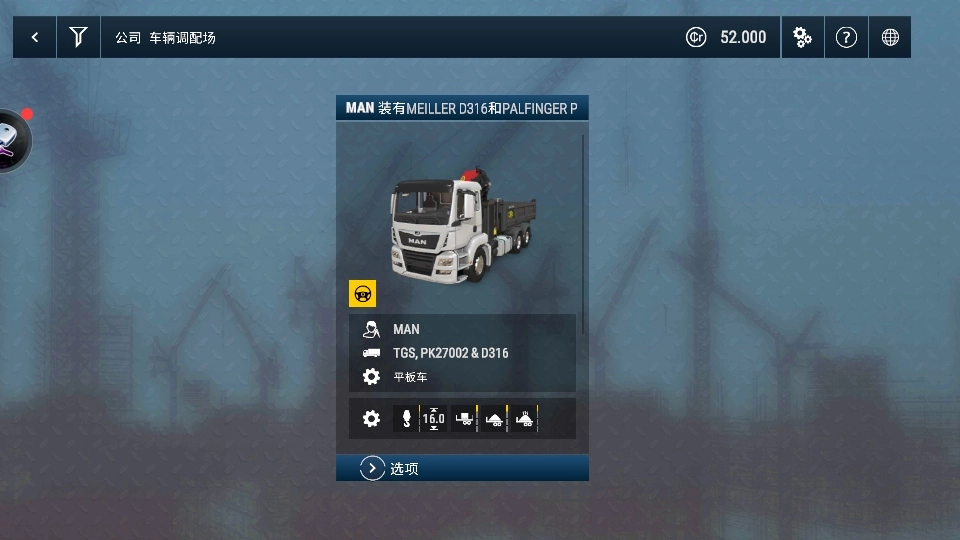This screenshot has width=960, height=540.
Task: Click the 选项 options button
Action: 462,468
